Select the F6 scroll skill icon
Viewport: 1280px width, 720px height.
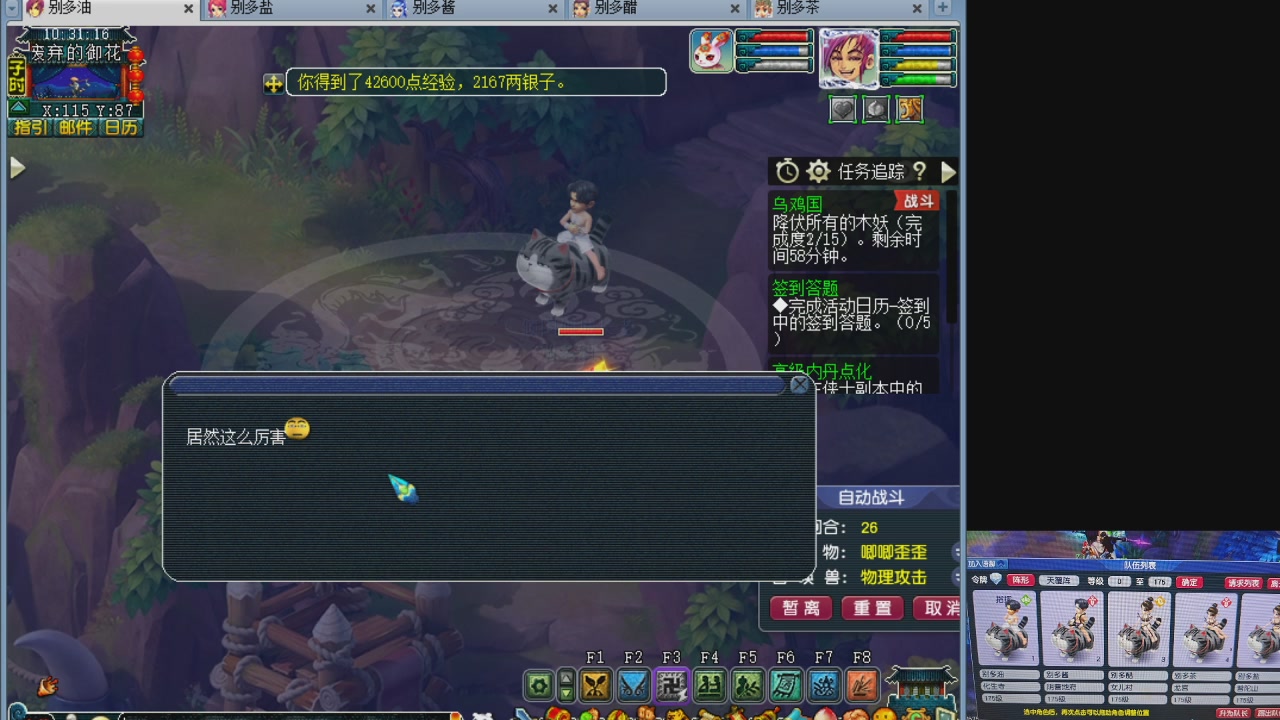pos(786,687)
